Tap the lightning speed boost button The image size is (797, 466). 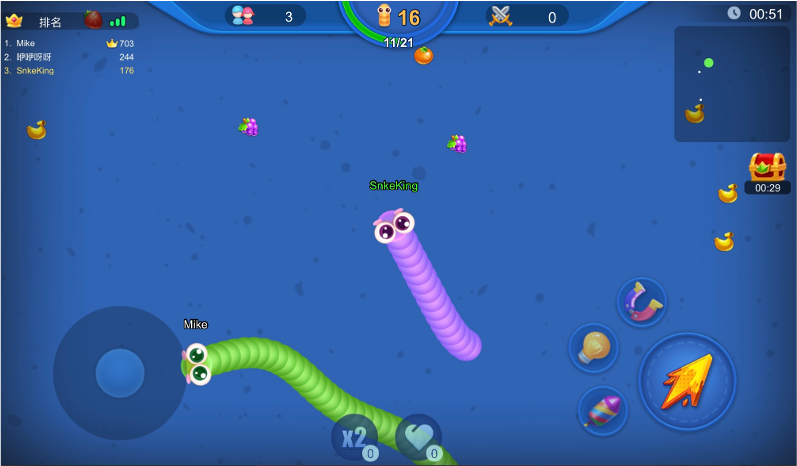click(687, 381)
